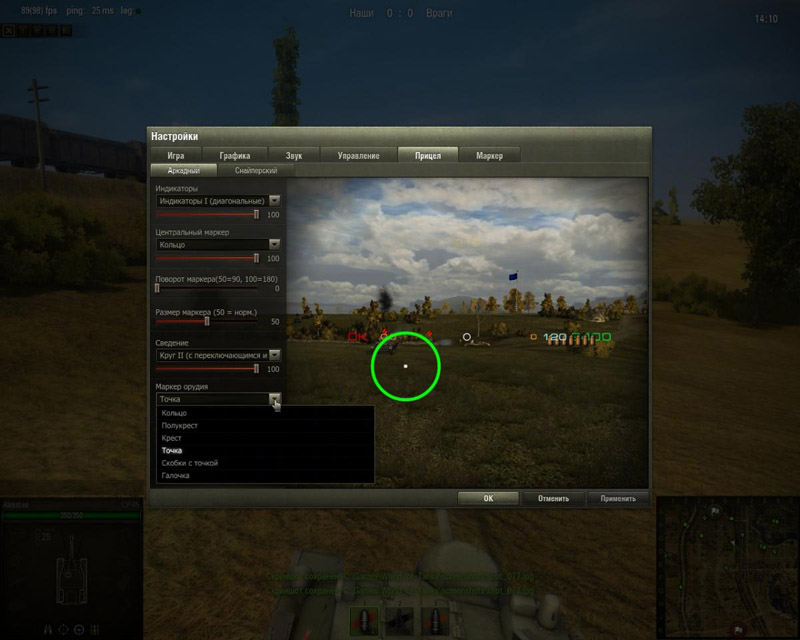Switch to the Снайперский sub-tab

point(249,170)
